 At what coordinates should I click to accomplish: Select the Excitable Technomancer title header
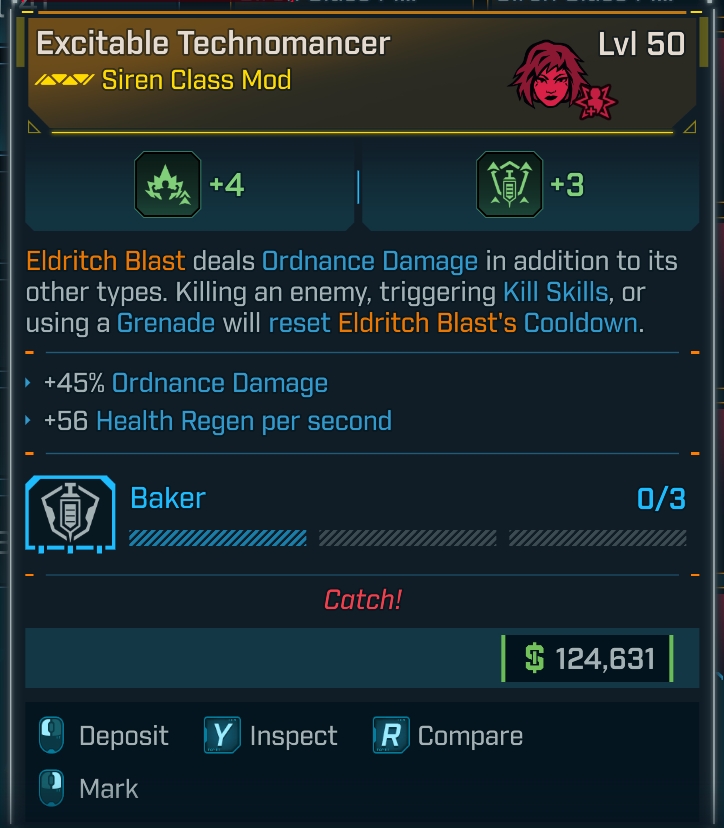coord(213,44)
